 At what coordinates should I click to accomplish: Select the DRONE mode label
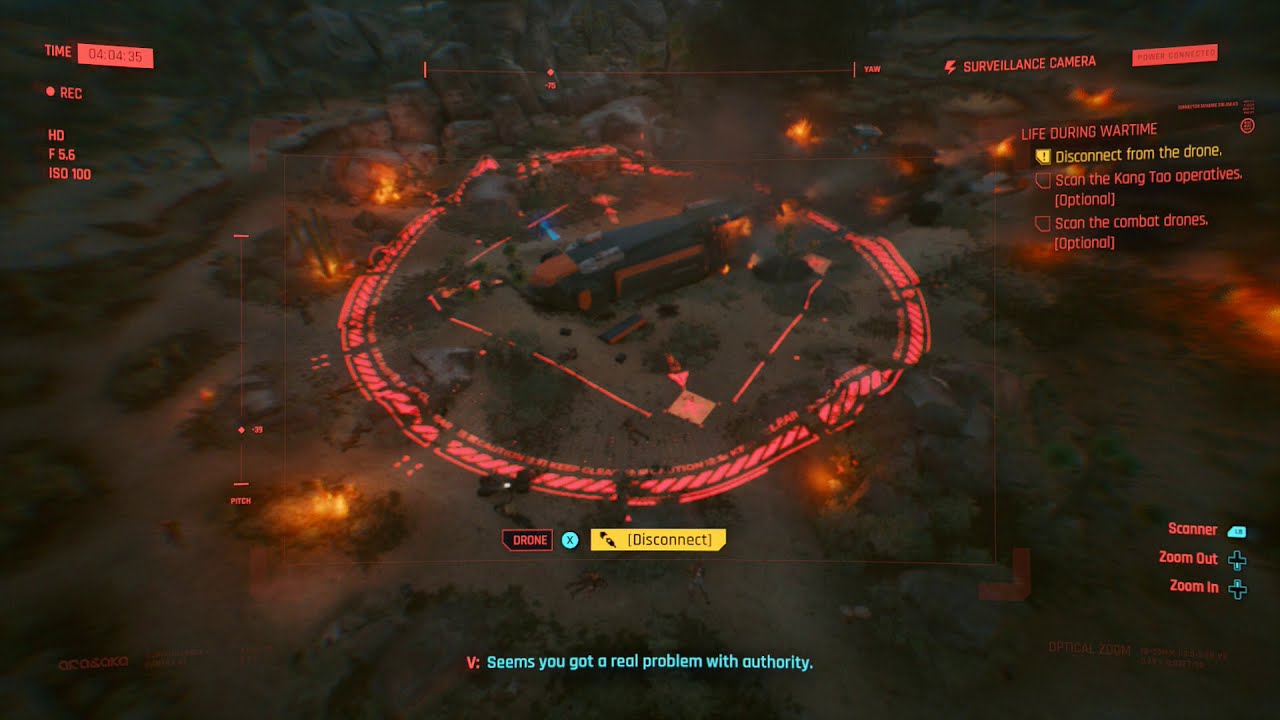click(x=527, y=539)
